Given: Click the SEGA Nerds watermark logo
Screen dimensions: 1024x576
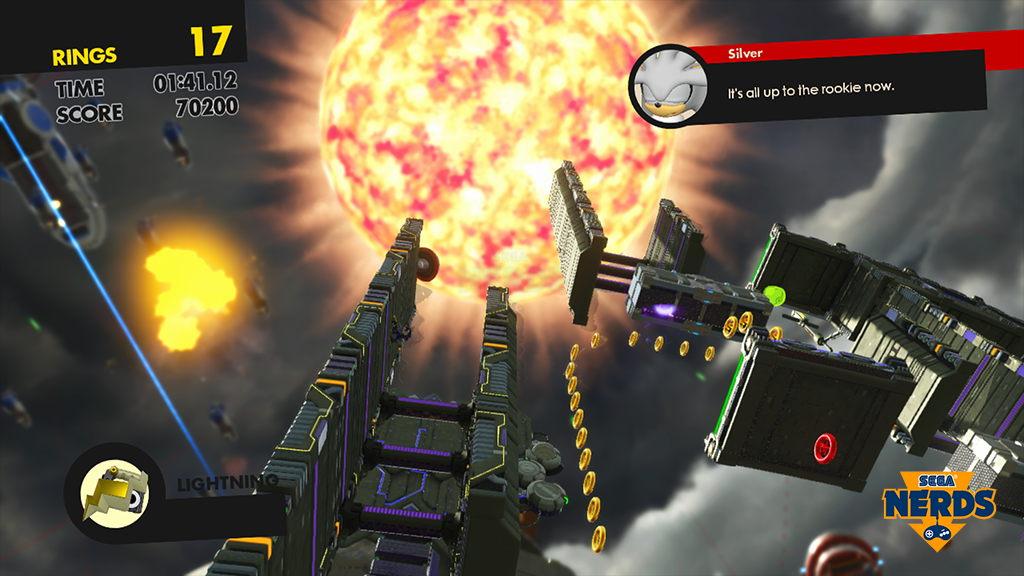Looking at the screenshot, I should click(x=937, y=507).
